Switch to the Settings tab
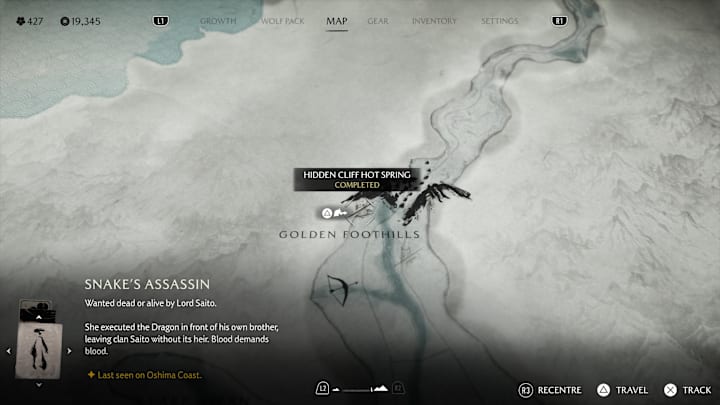The height and width of the screenshot is (405, 720). point(499,21)
